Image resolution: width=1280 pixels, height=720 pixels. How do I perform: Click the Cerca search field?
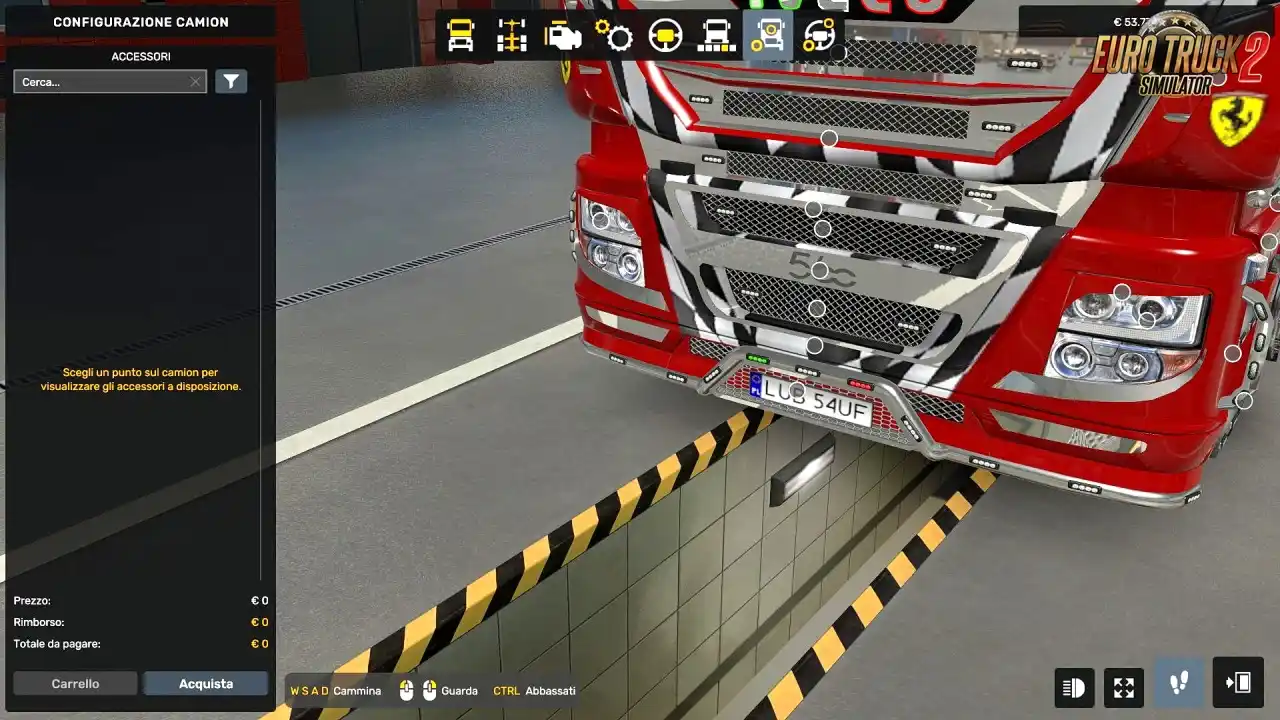click(100, 82)
